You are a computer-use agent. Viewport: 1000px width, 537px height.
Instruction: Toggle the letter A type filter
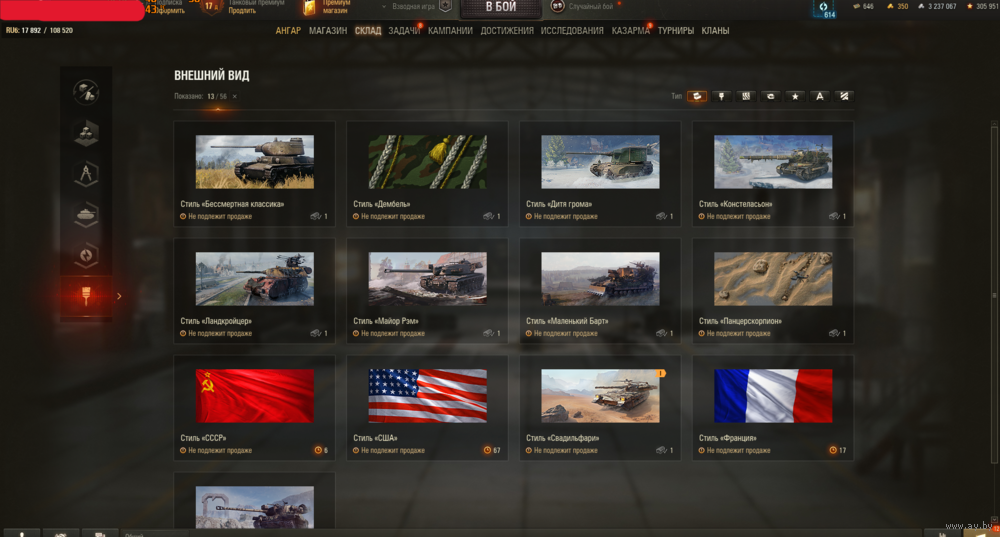pos(819,96)
